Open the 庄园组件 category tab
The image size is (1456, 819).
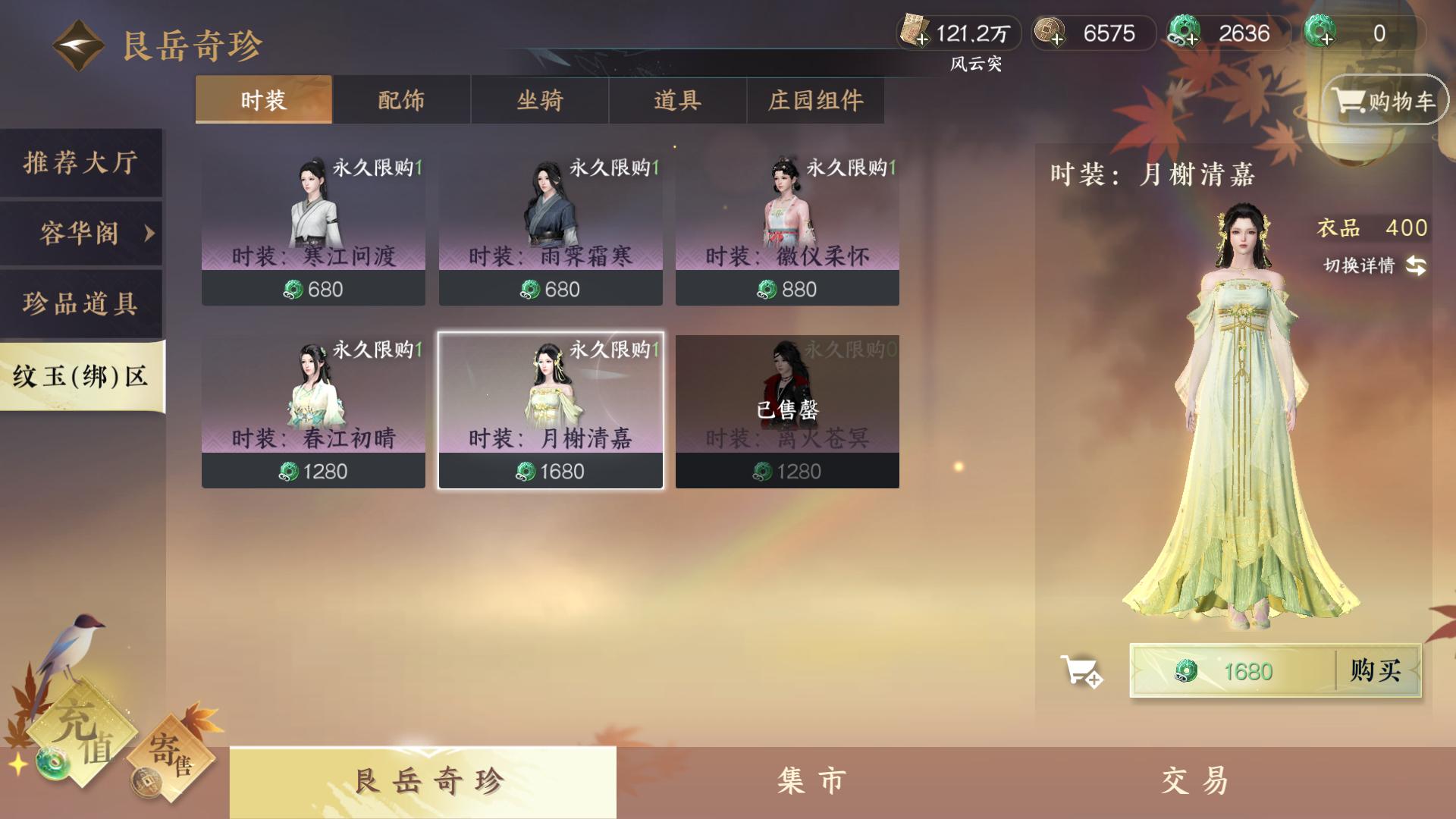tap(817, 99)
